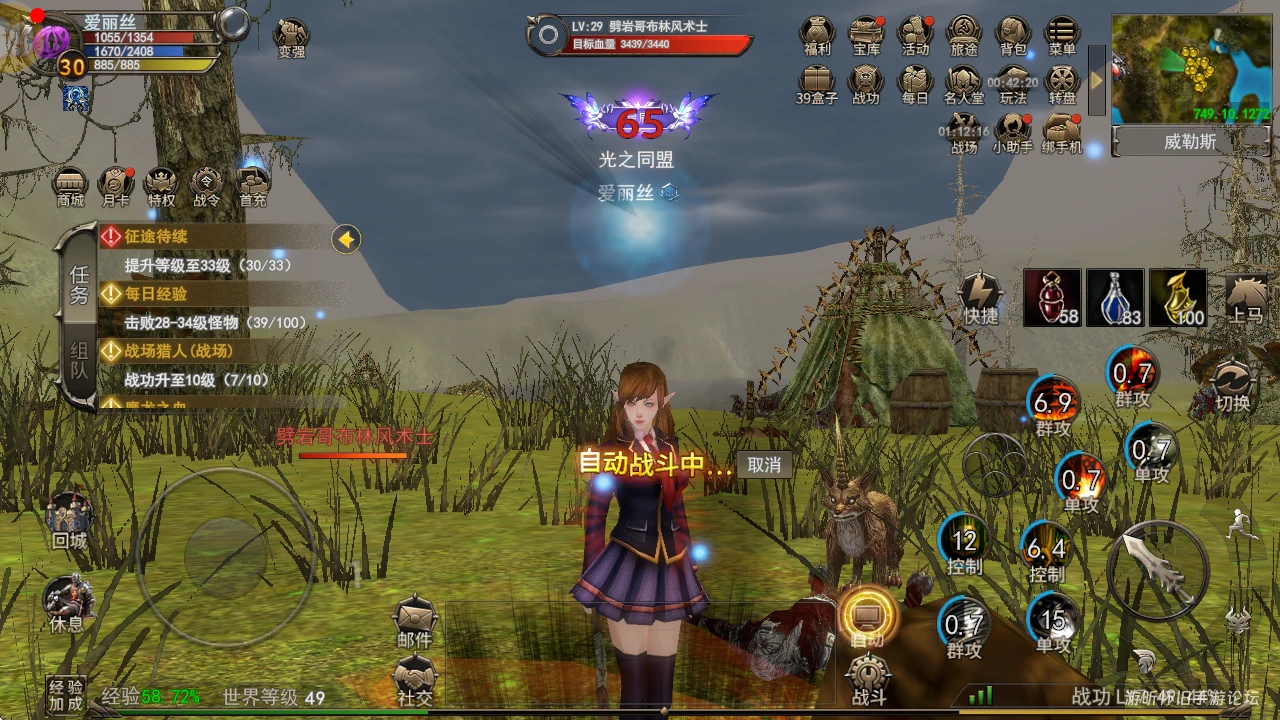
Task: Open the 福利 welfare icon
Action: [x=817, y=34]
